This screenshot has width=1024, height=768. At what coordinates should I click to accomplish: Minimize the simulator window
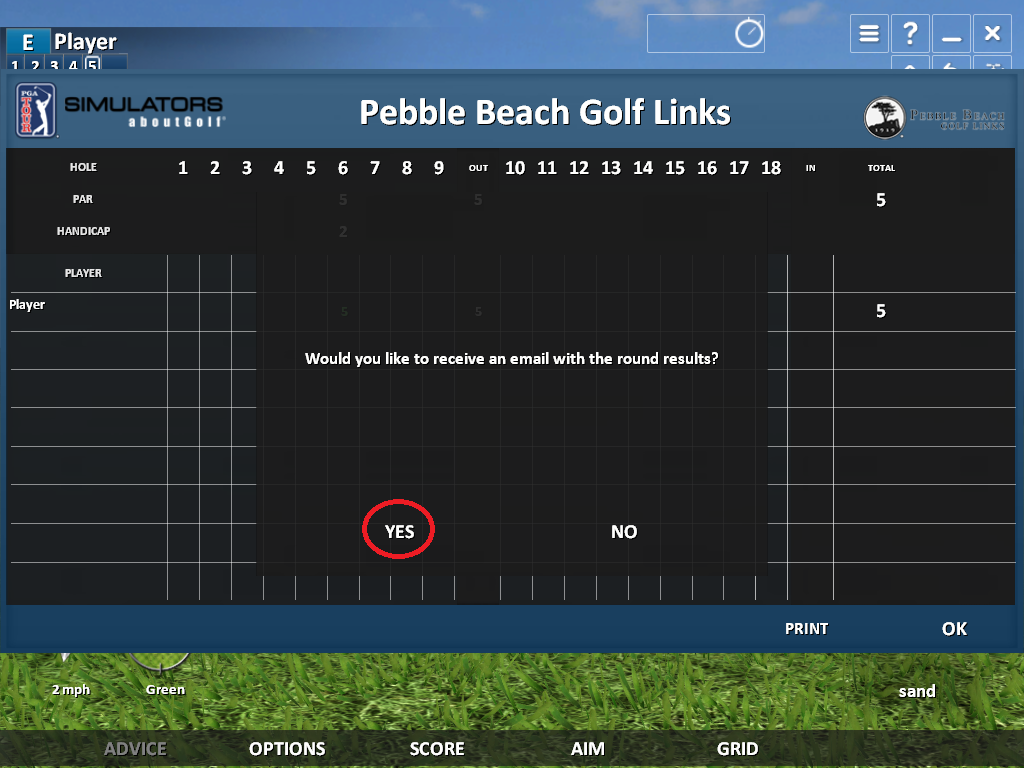(x=951, y=34)
